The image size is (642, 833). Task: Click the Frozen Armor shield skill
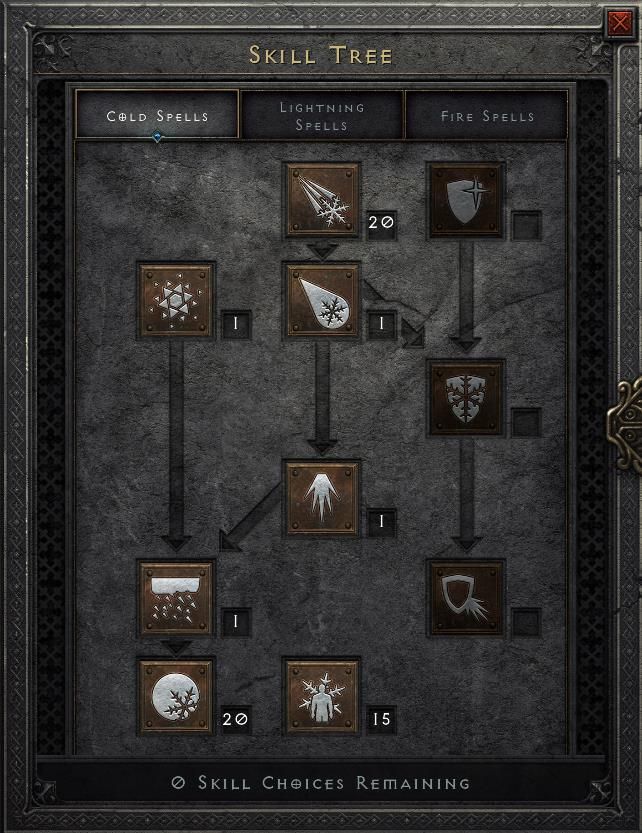(x=466, y=200)
